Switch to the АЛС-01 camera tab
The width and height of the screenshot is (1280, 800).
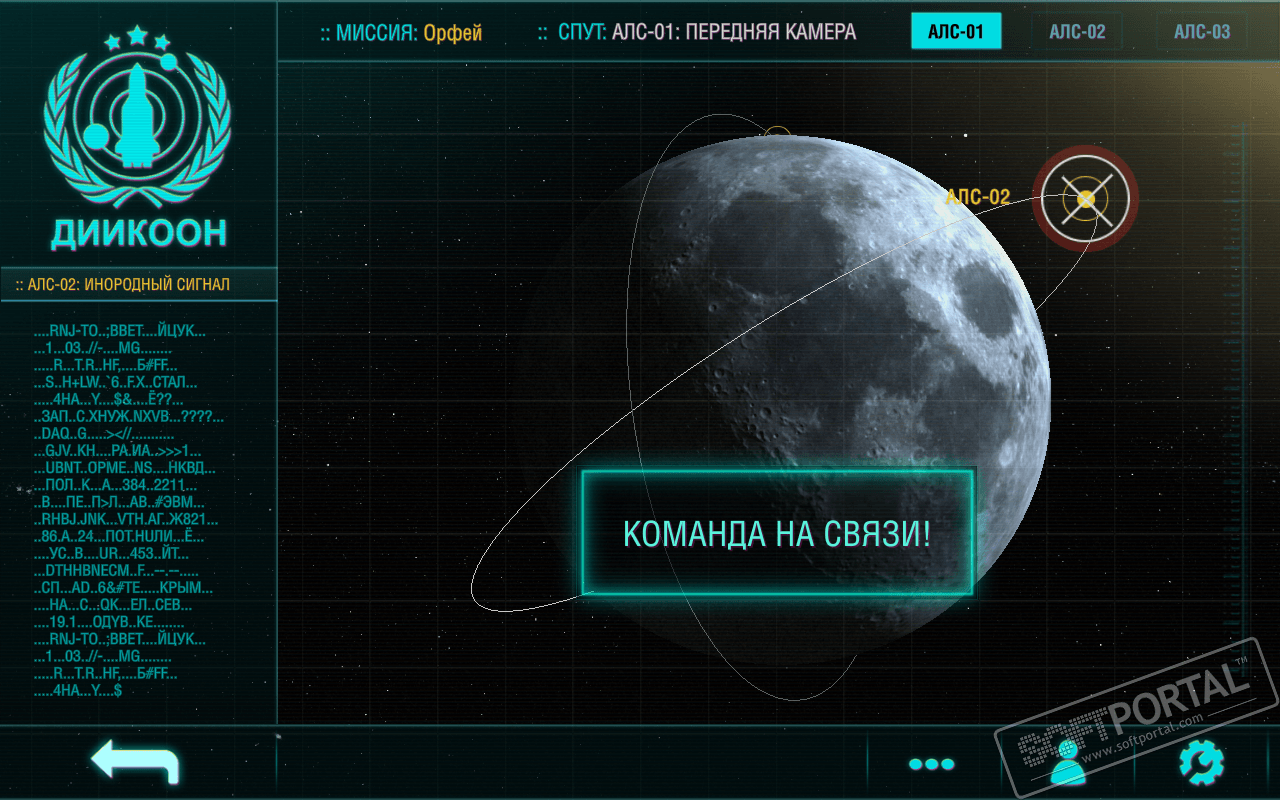956,32
